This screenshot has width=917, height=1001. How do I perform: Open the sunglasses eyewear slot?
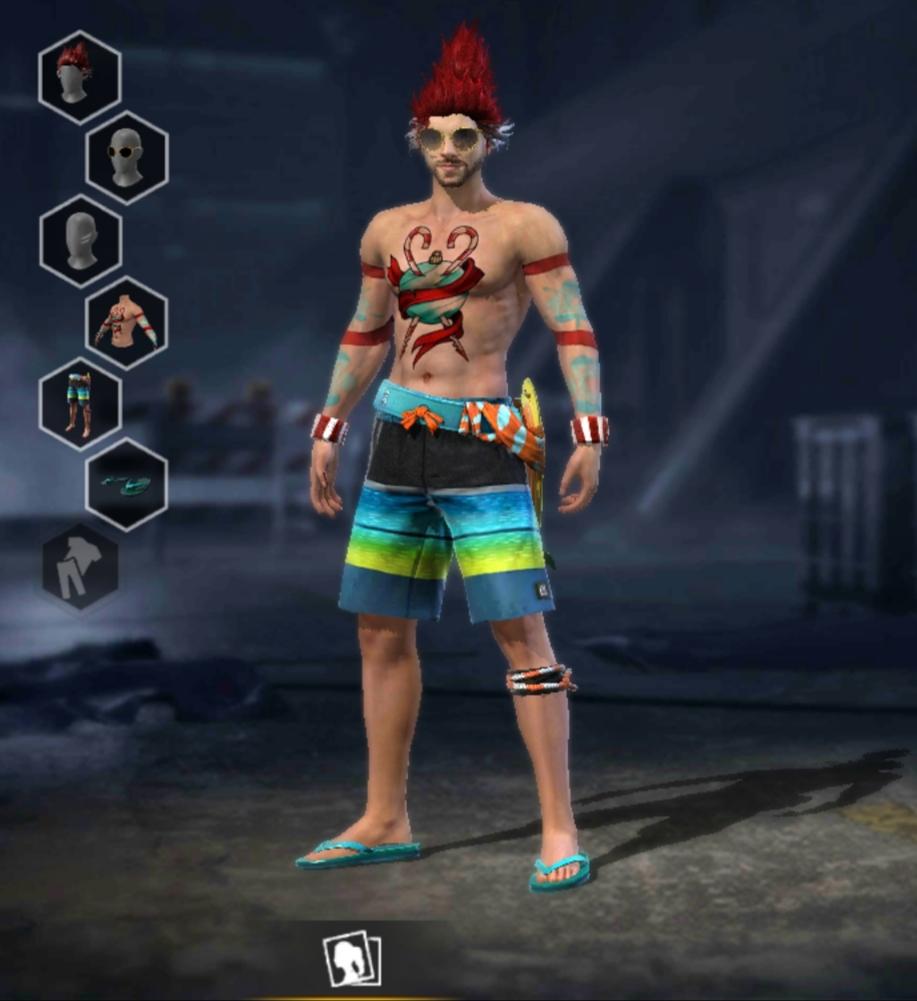(127, 158)
